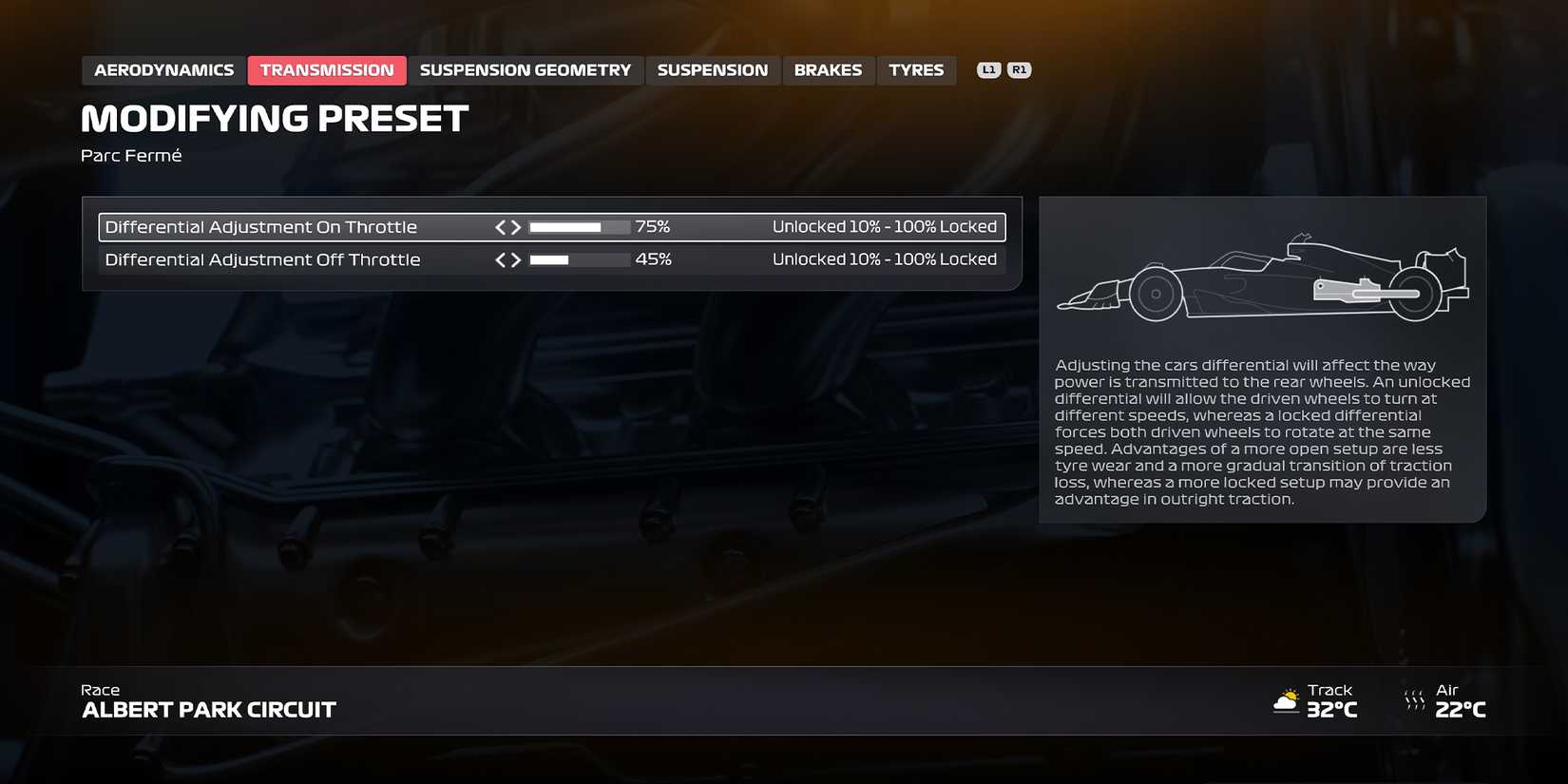This screenshot has width=1568, height=784.
Task: Open the Suspension tab
Action: (x=713, y=69)
